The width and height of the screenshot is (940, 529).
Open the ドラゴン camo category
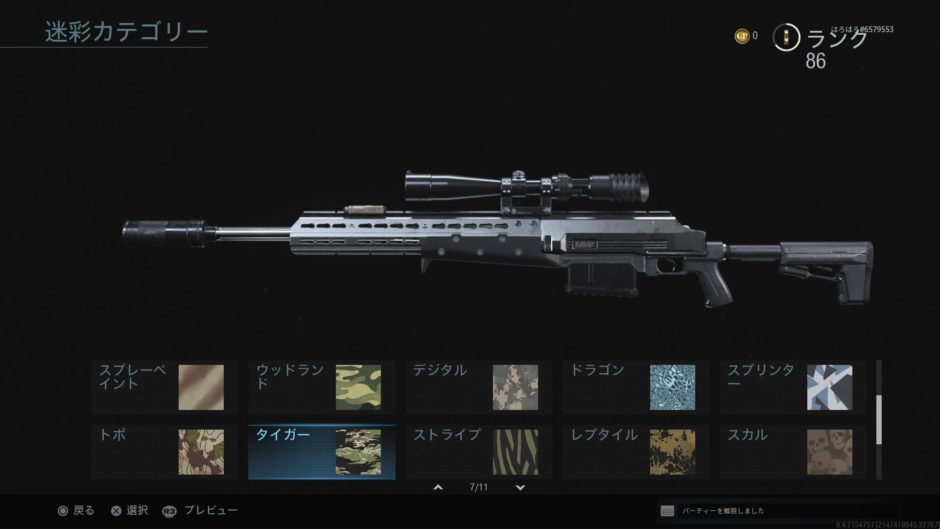pyautogui.click(x=636, y=387)
